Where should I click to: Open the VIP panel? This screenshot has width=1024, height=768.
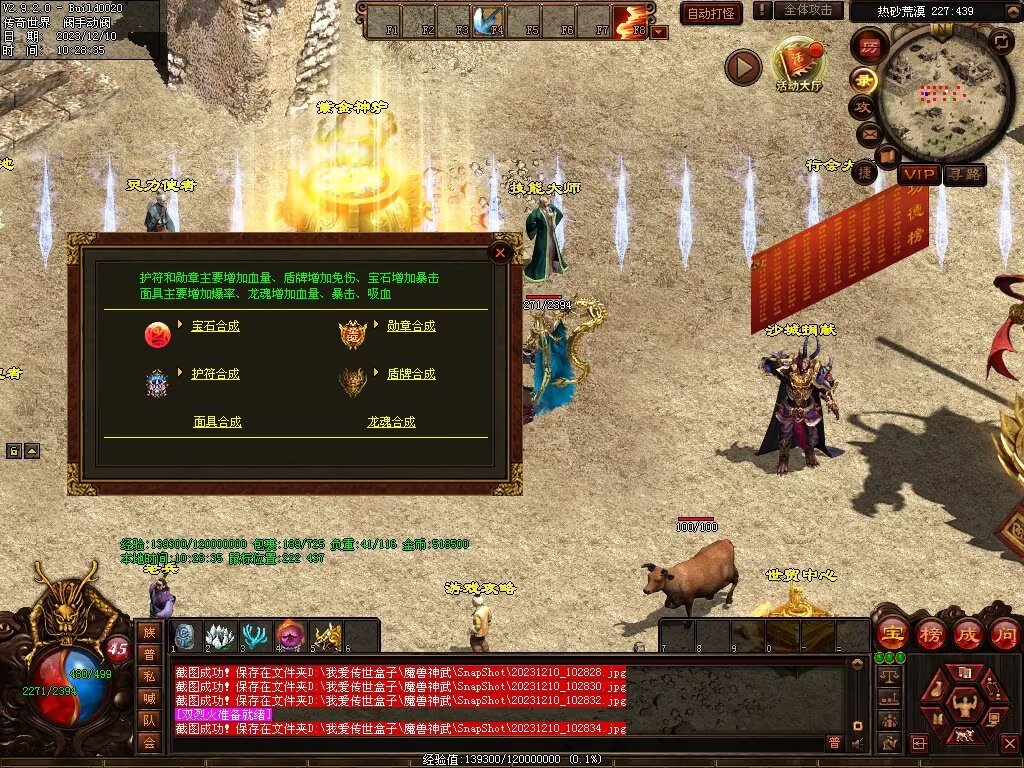pos(918,174)
